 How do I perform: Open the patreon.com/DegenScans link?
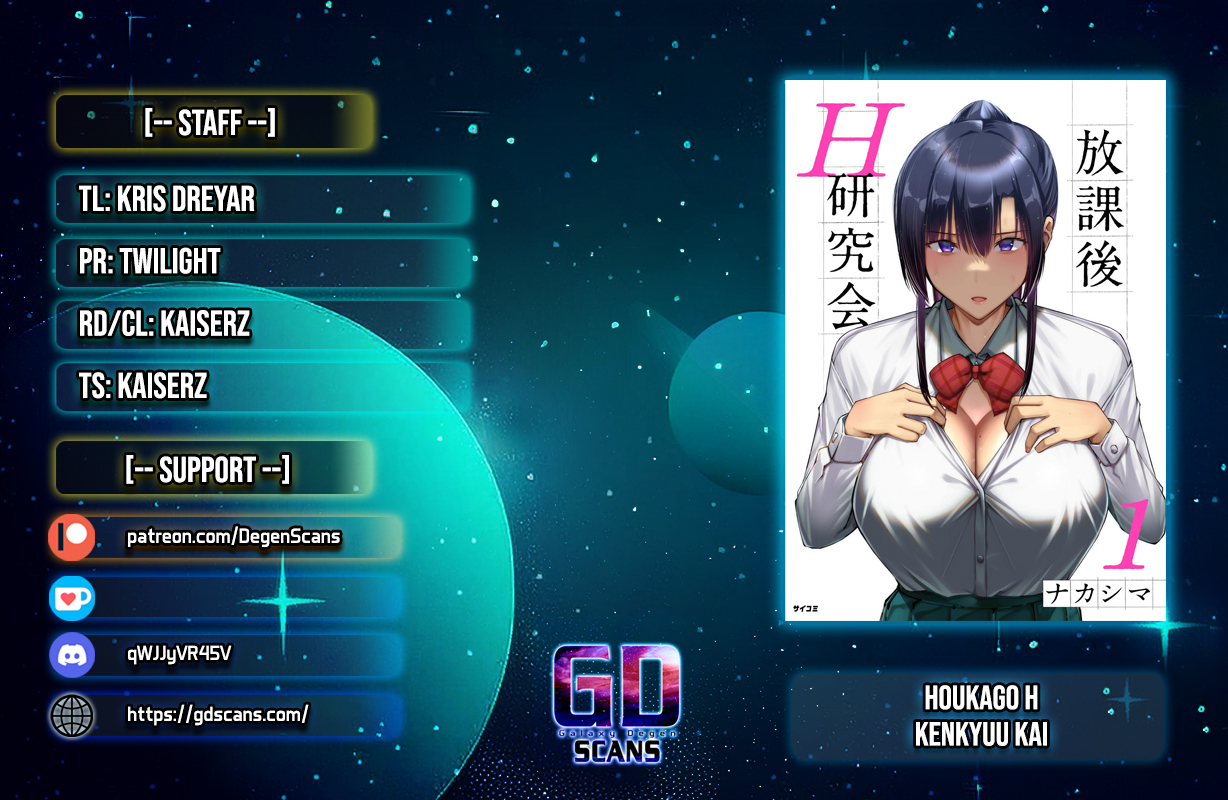pos(233,538)
